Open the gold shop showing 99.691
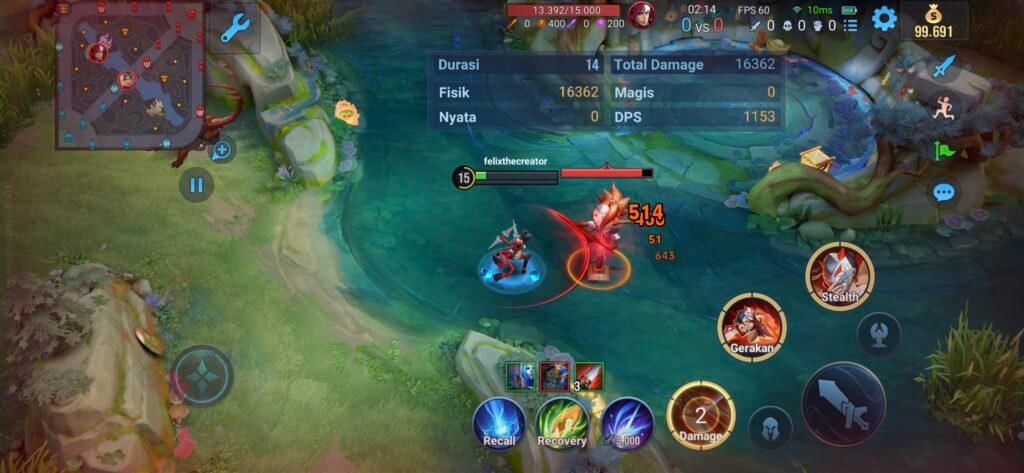The width and height of the screenshot is (1024, 473). click(934, 20)
